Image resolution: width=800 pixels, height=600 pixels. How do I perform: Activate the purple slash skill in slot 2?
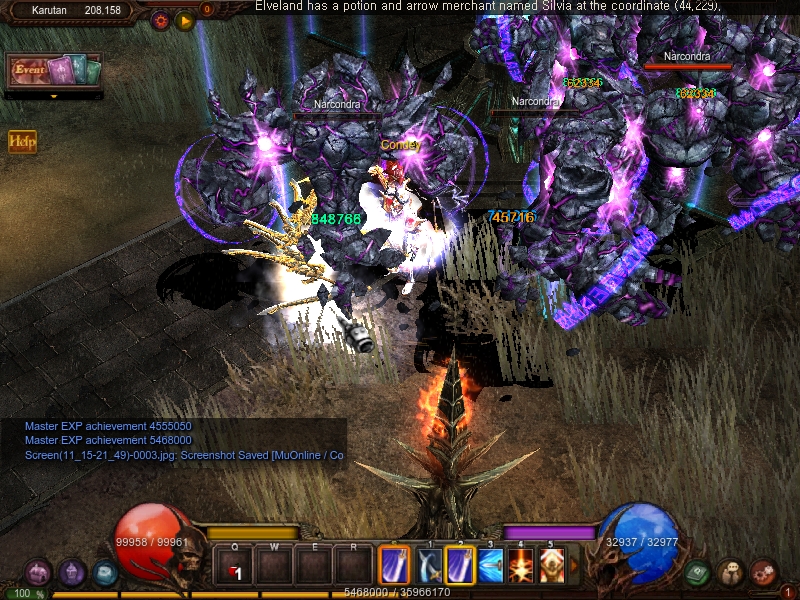click(x=460, y=567)
